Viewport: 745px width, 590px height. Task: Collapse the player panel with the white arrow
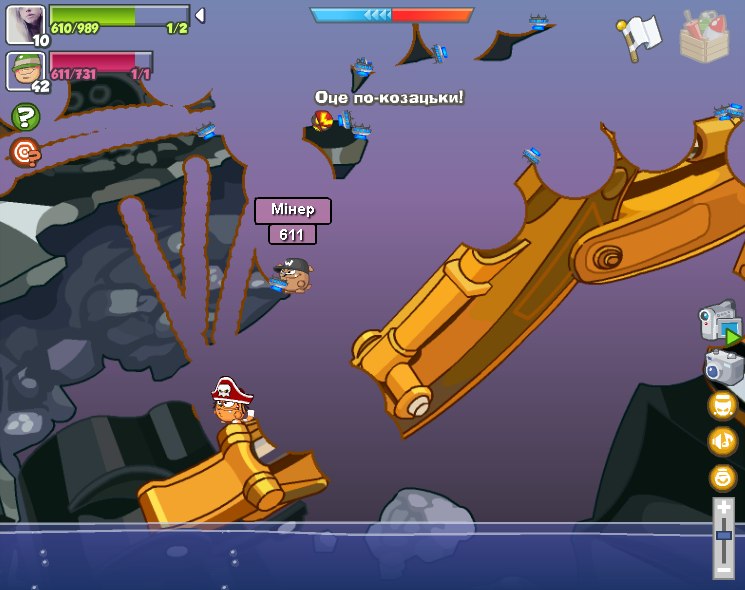(x=200, y=15)
